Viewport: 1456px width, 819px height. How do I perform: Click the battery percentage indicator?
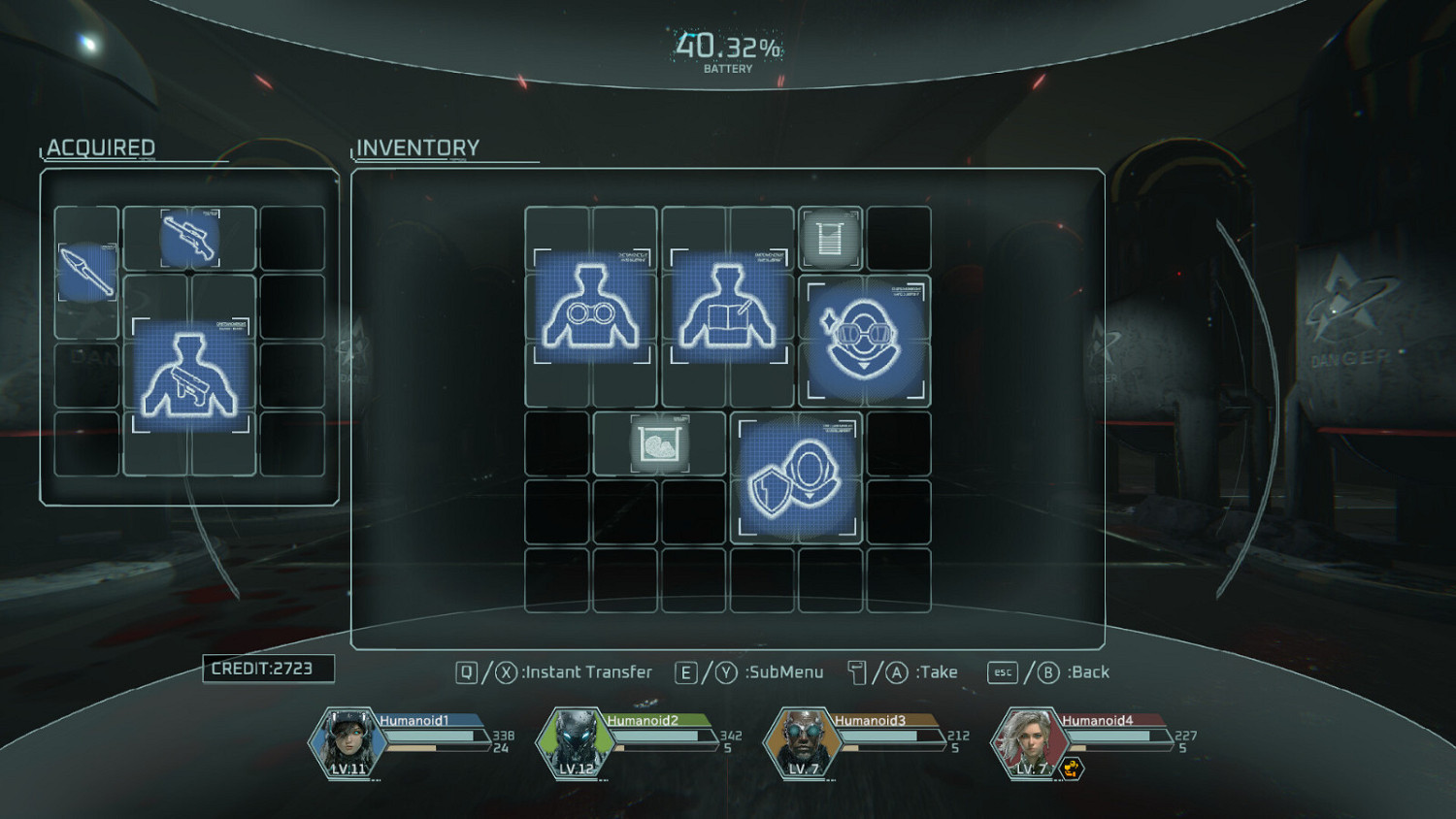coord(727,45)
